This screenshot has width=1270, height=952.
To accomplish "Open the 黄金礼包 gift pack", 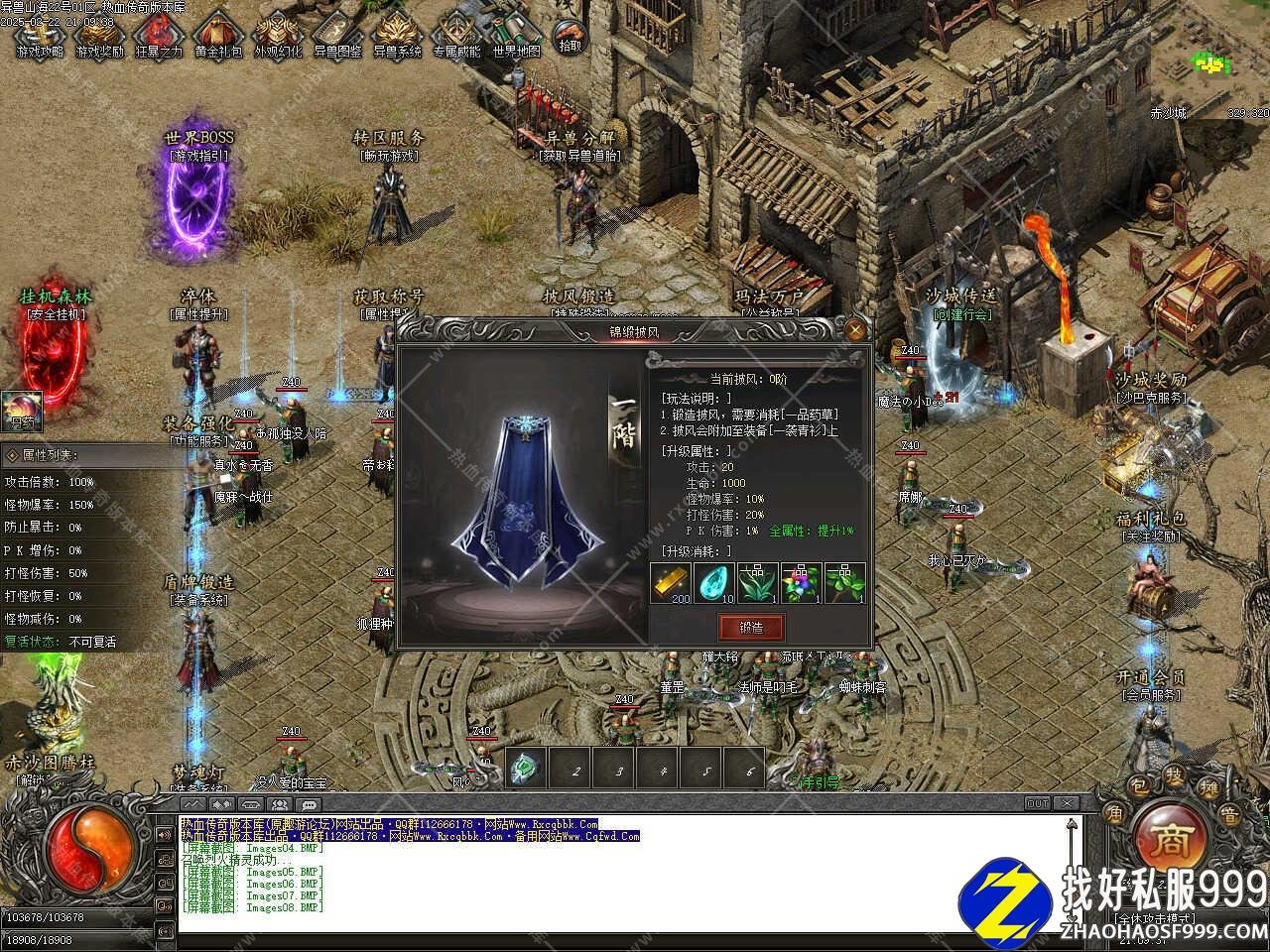I will [x=218, y=34].
